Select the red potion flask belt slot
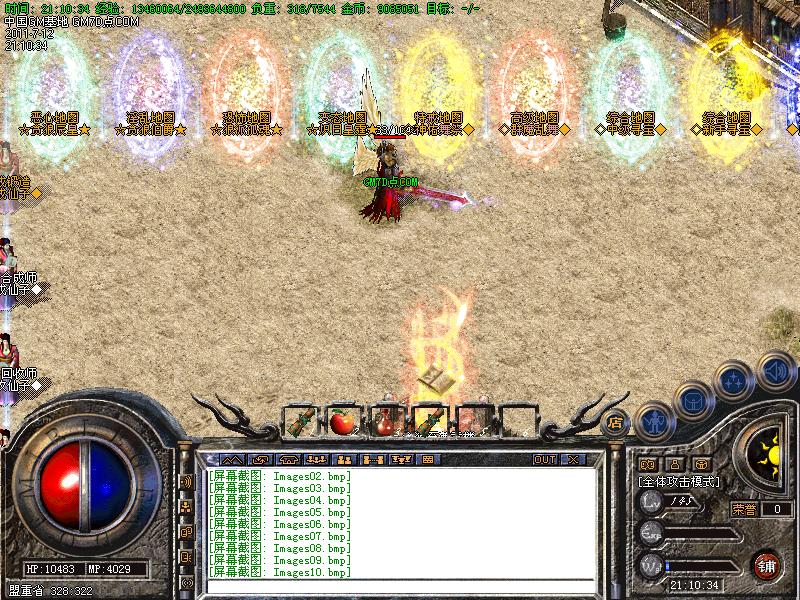Image resolution: width=800 pixels, height=600 pixels. [386, 421]
